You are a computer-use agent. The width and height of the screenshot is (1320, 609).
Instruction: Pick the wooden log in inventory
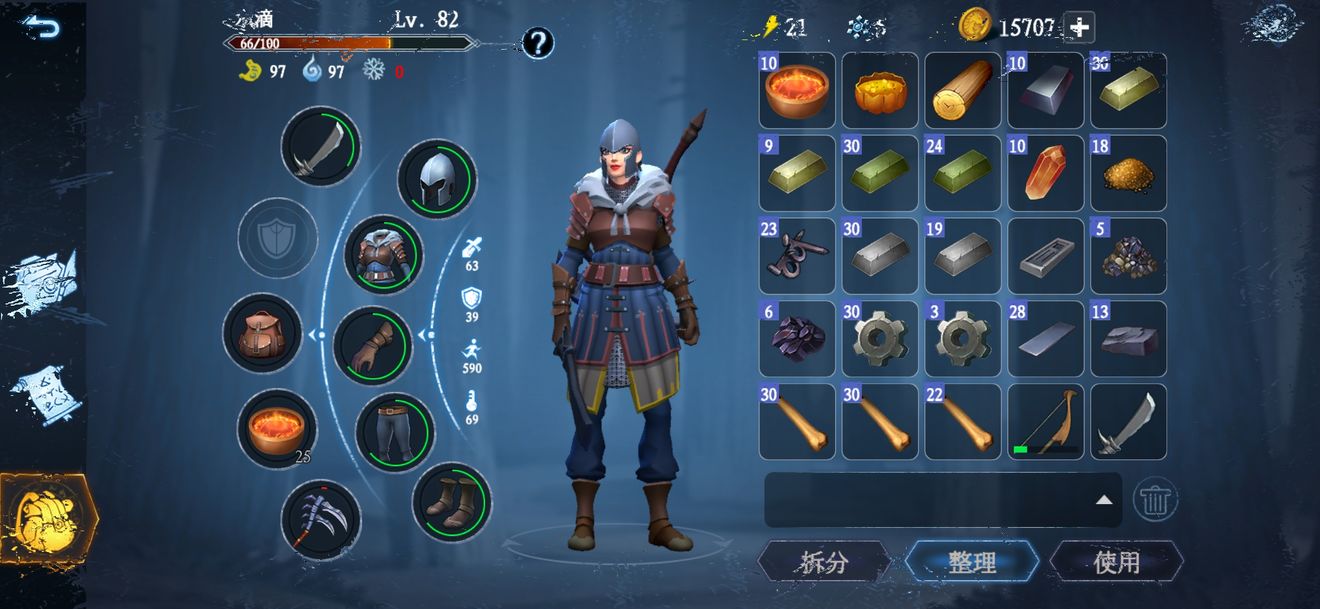963,91
